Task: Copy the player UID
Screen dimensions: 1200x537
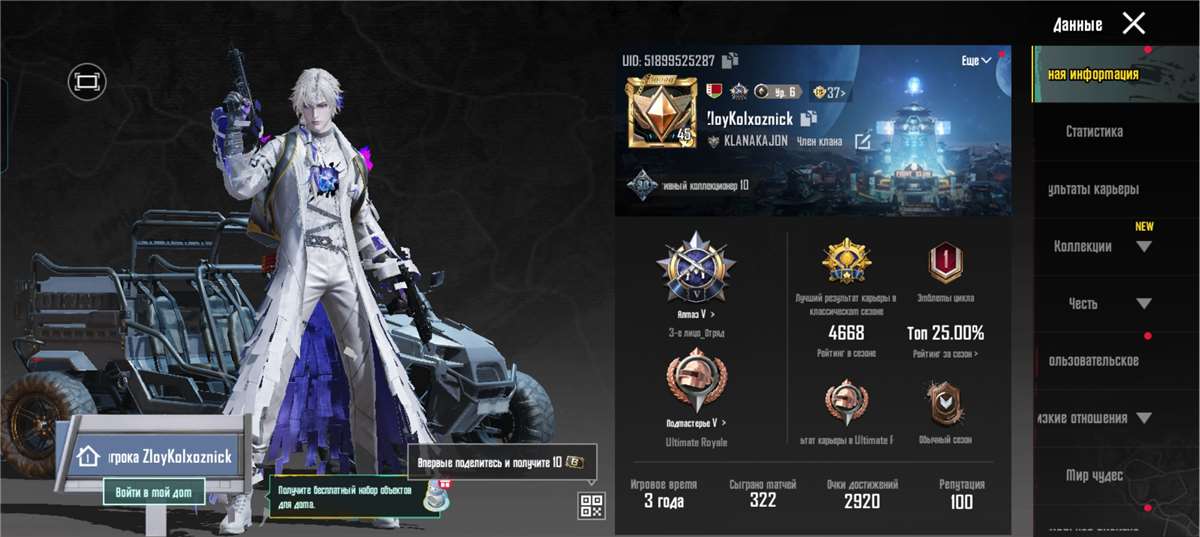Action: click(731, 60)
